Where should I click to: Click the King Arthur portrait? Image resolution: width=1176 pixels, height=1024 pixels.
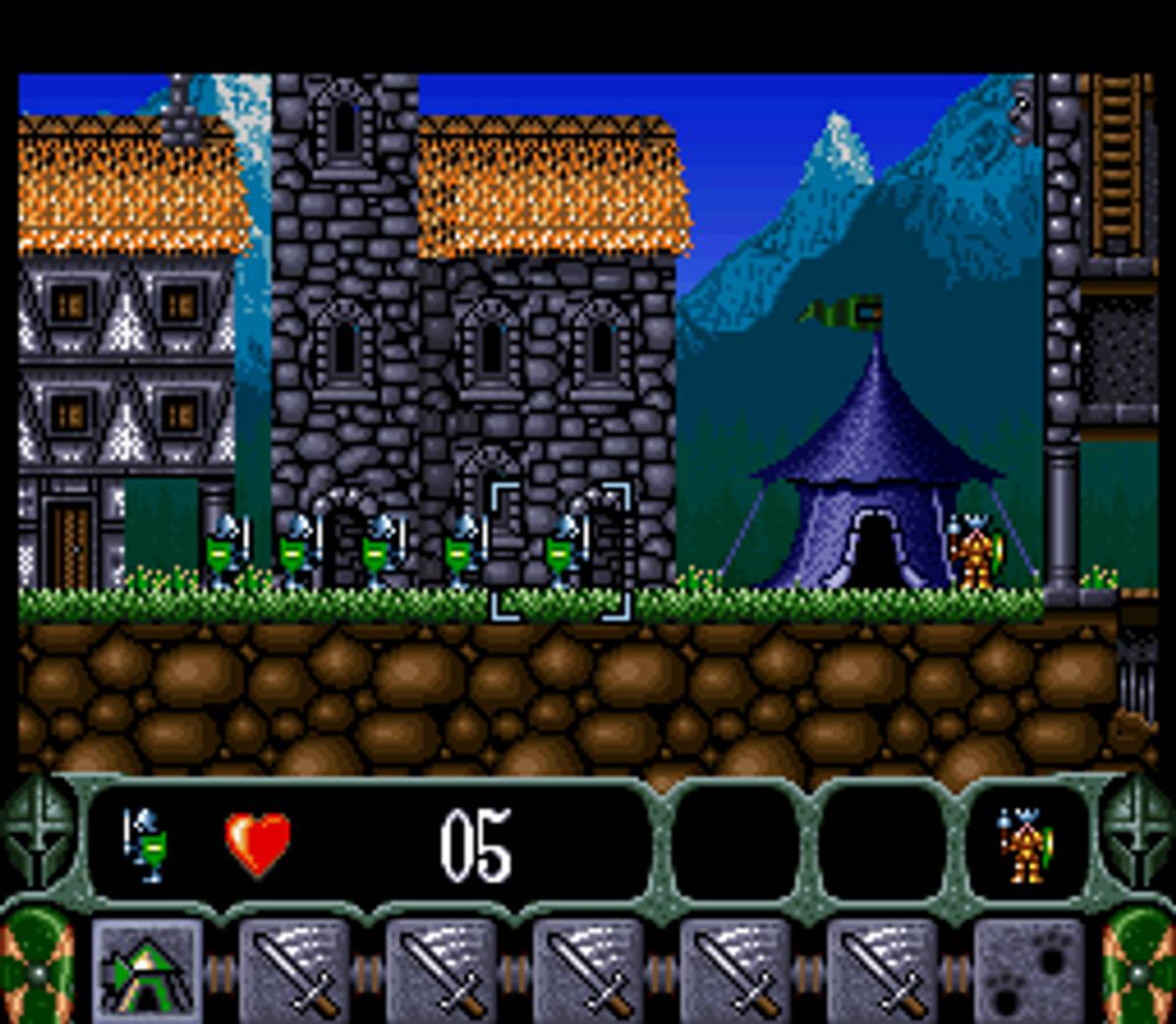1027,845
